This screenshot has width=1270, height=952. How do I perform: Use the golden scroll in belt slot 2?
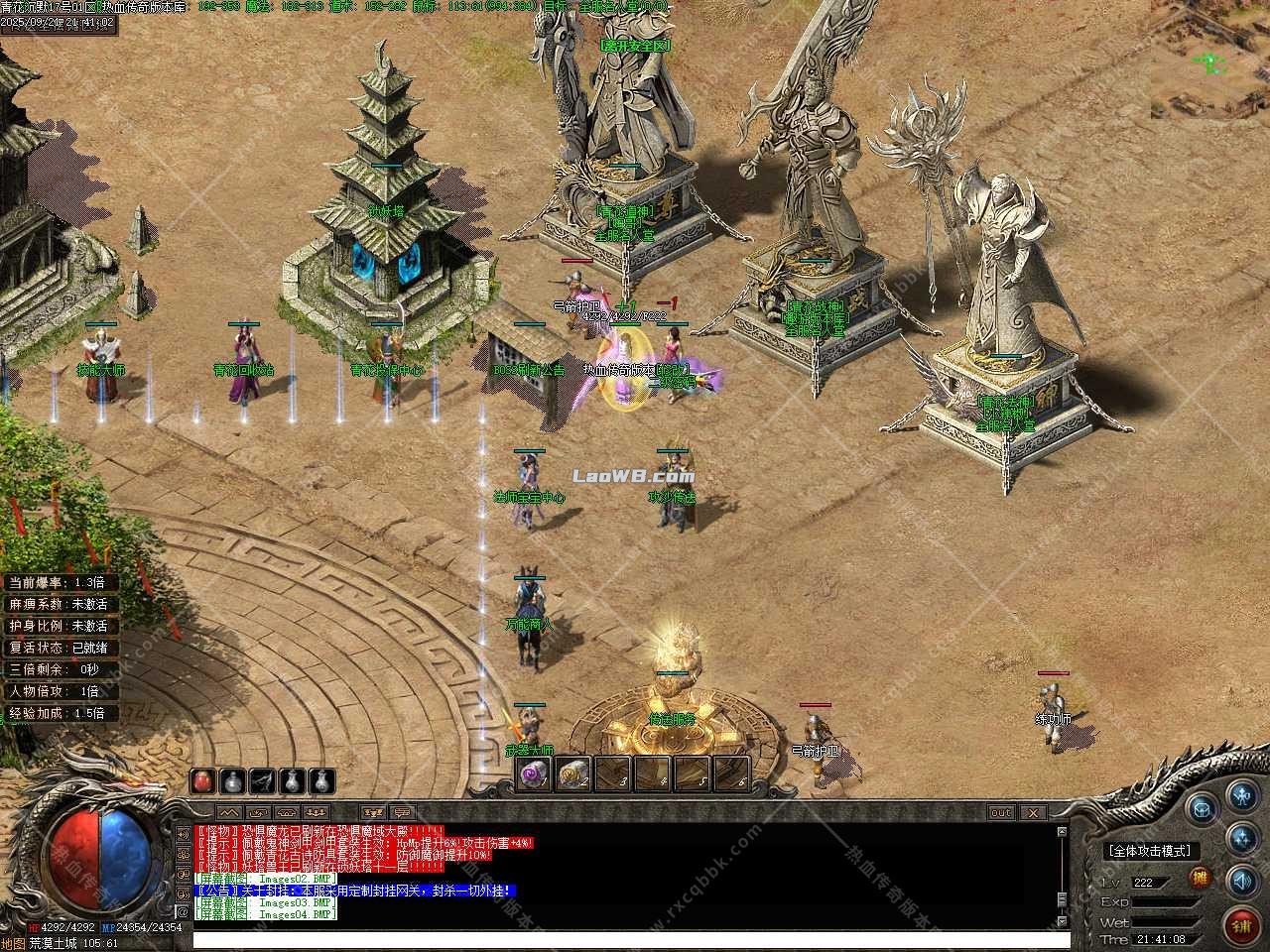[x=573, y=774]
